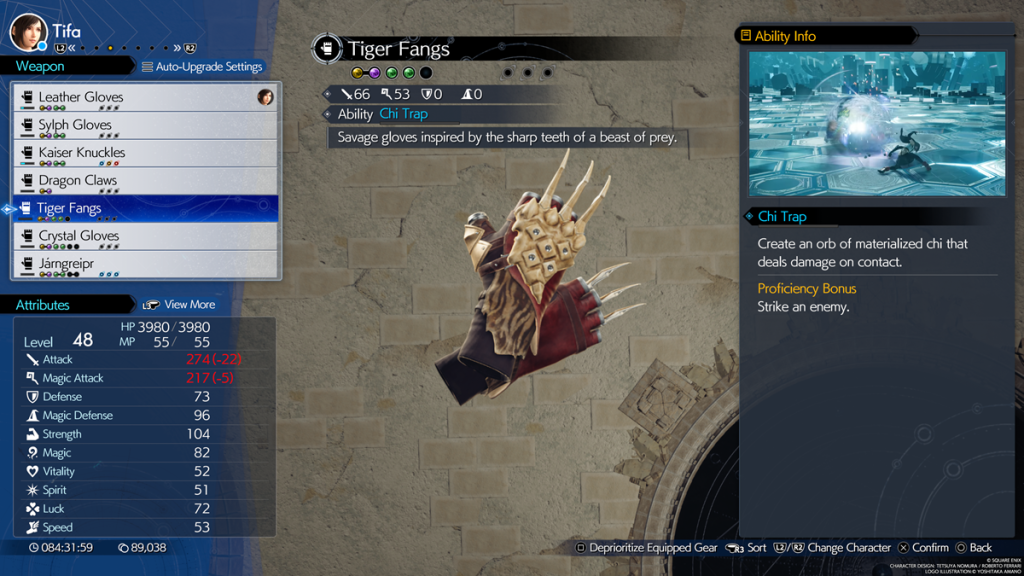Open the Chi Trap ability preview thumbnail
Viewport: 1024px width, 576px height.
[877, 124]
